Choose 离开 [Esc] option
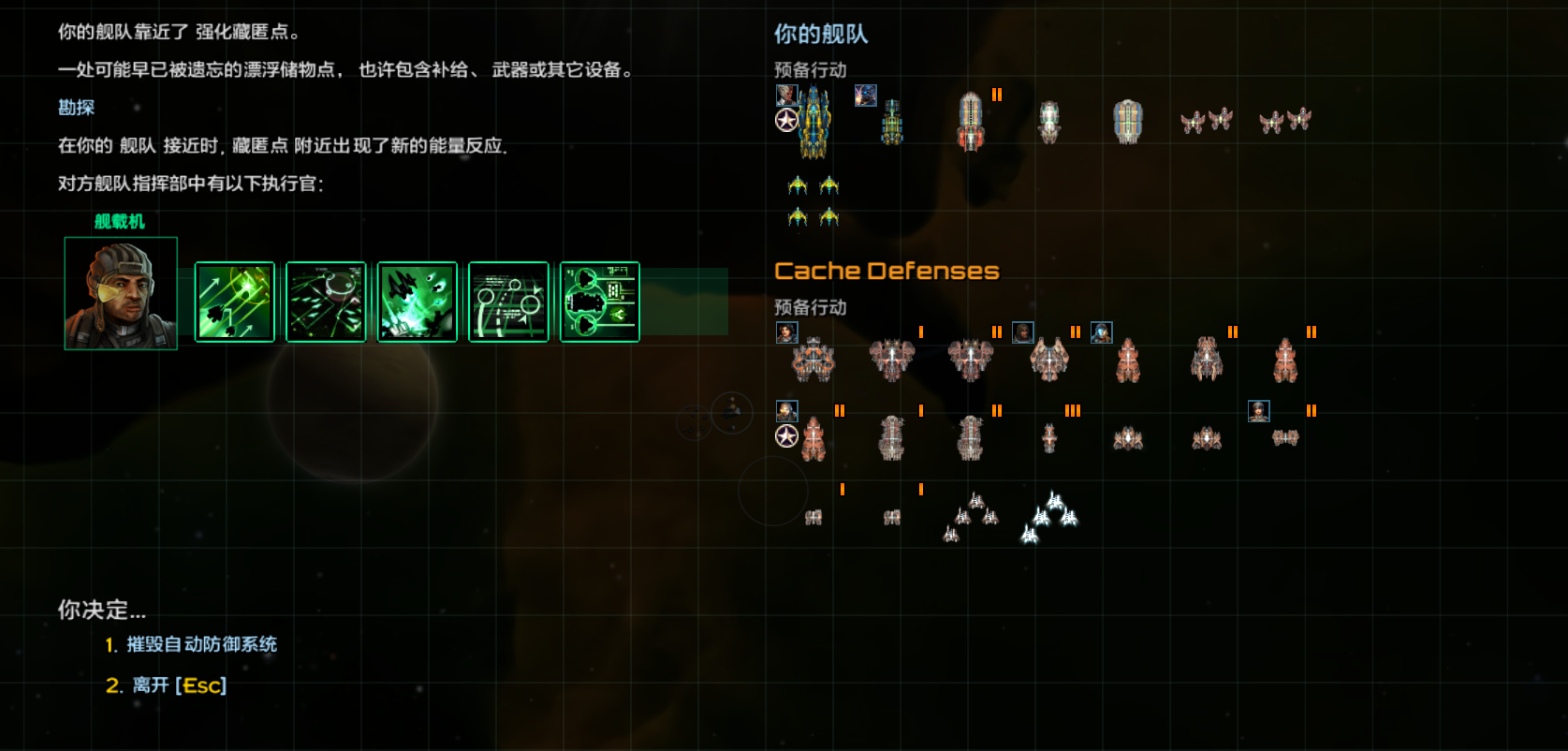Image resolution: width=1568 pixels, height=751 pixels. (174, 685)
